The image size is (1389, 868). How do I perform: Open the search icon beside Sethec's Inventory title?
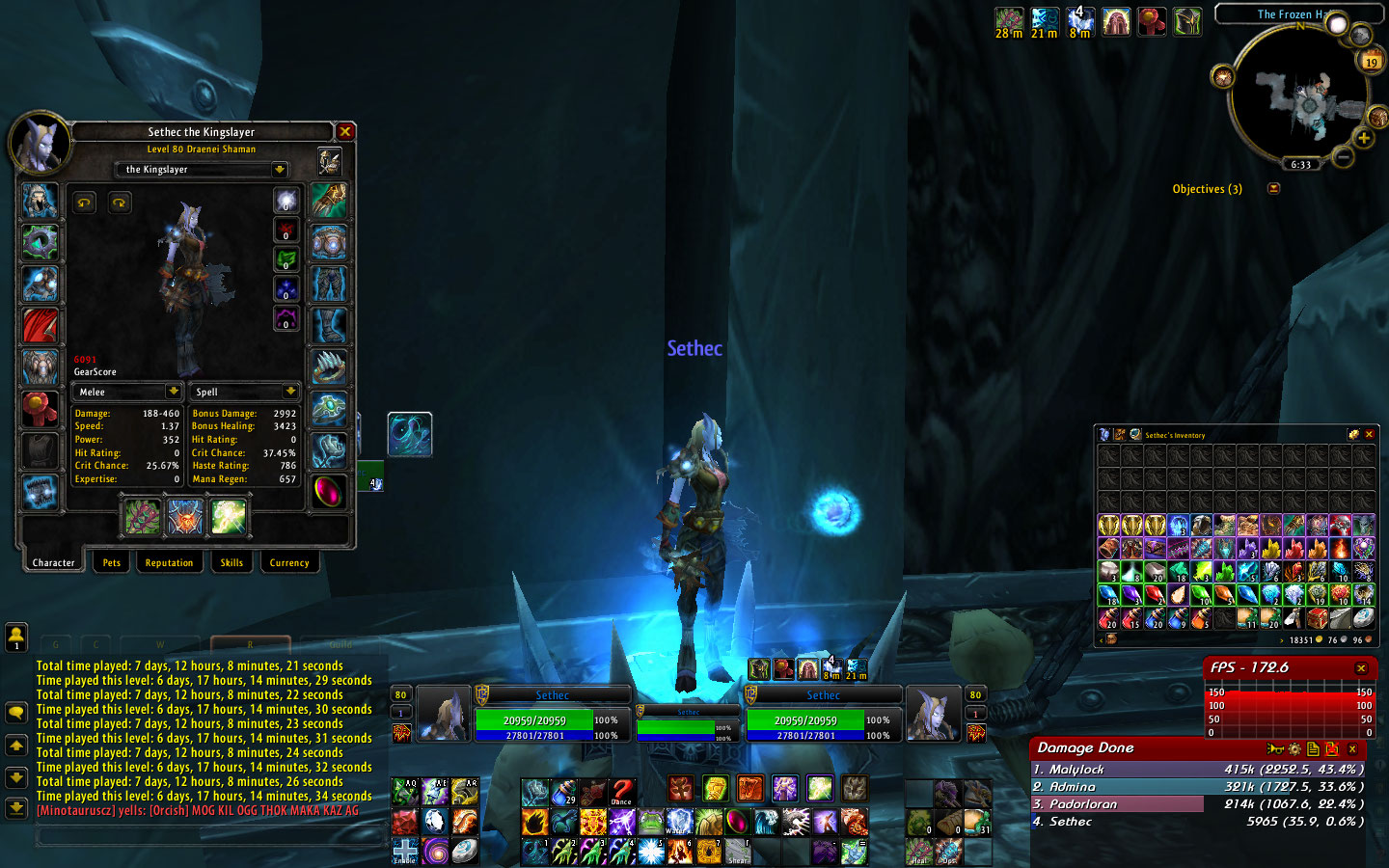point(1135,434)
